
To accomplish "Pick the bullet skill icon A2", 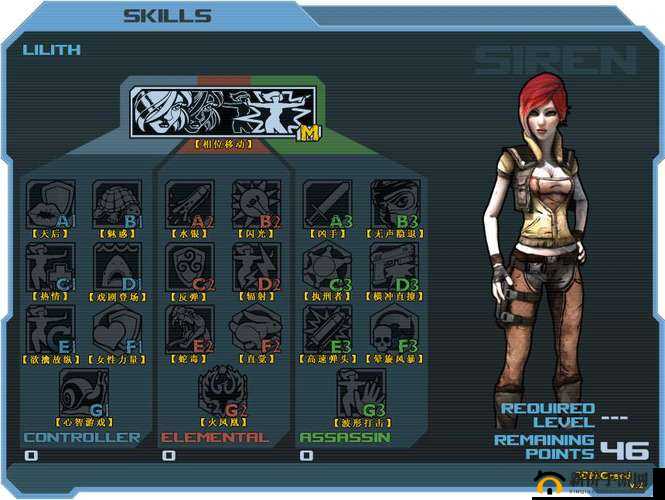I will (x=189, y=203).
